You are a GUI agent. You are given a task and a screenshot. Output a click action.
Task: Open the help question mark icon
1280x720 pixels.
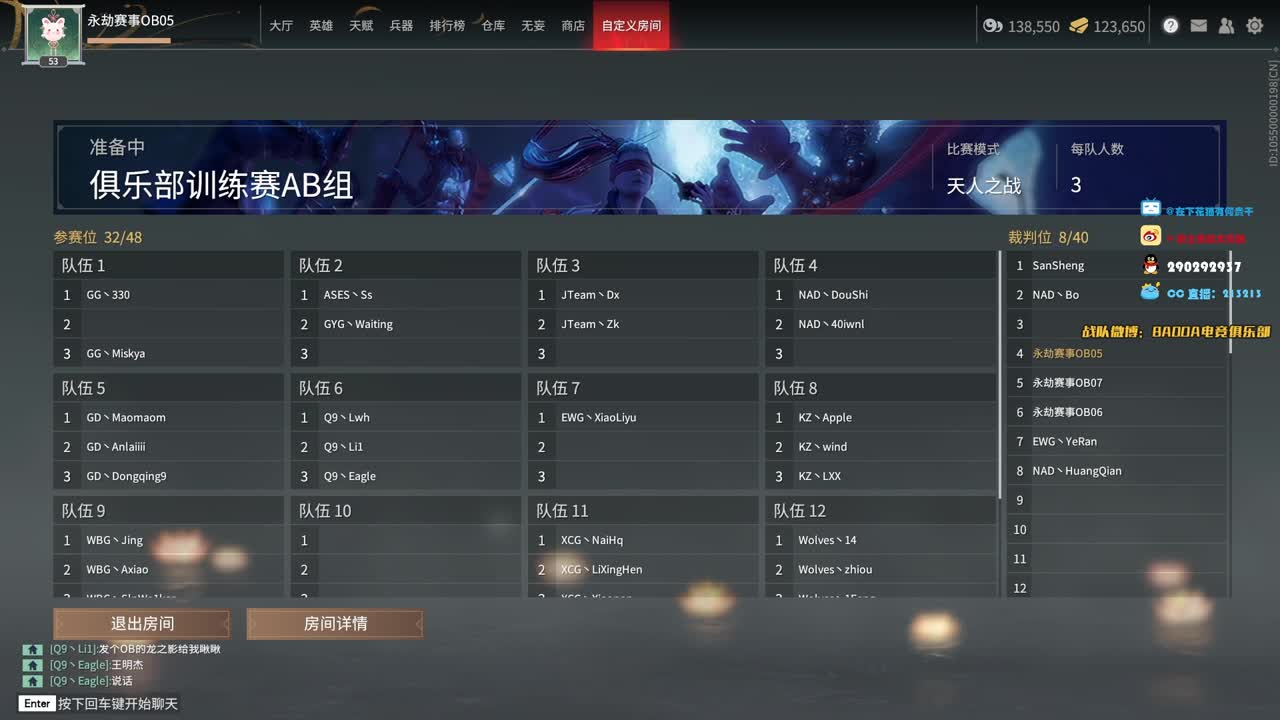click(1170, 25)
